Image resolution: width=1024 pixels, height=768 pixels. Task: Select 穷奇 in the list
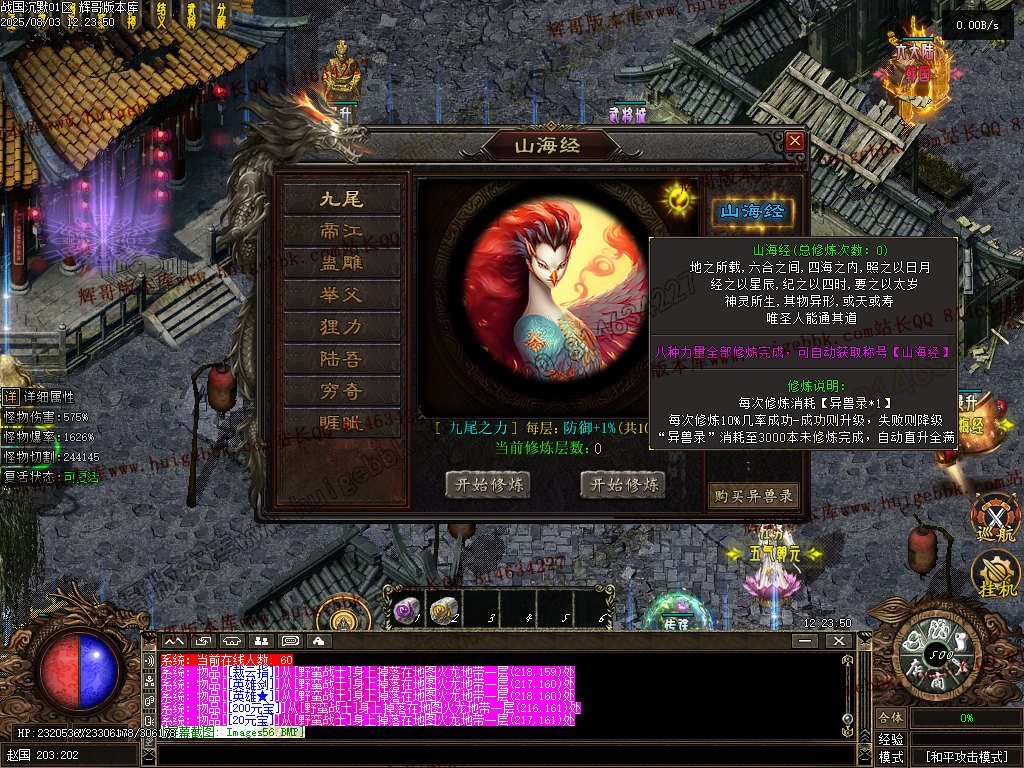(x=342, y=391)
